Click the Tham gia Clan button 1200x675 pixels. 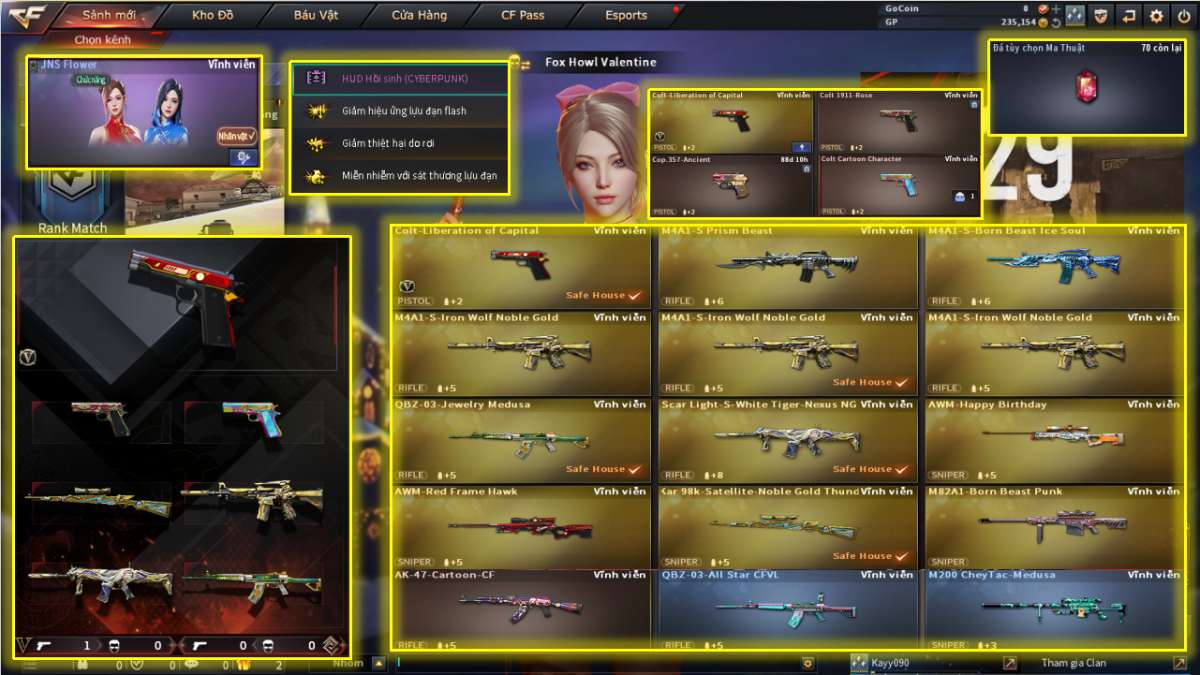pyautogui.click(x=1074, y=663)
